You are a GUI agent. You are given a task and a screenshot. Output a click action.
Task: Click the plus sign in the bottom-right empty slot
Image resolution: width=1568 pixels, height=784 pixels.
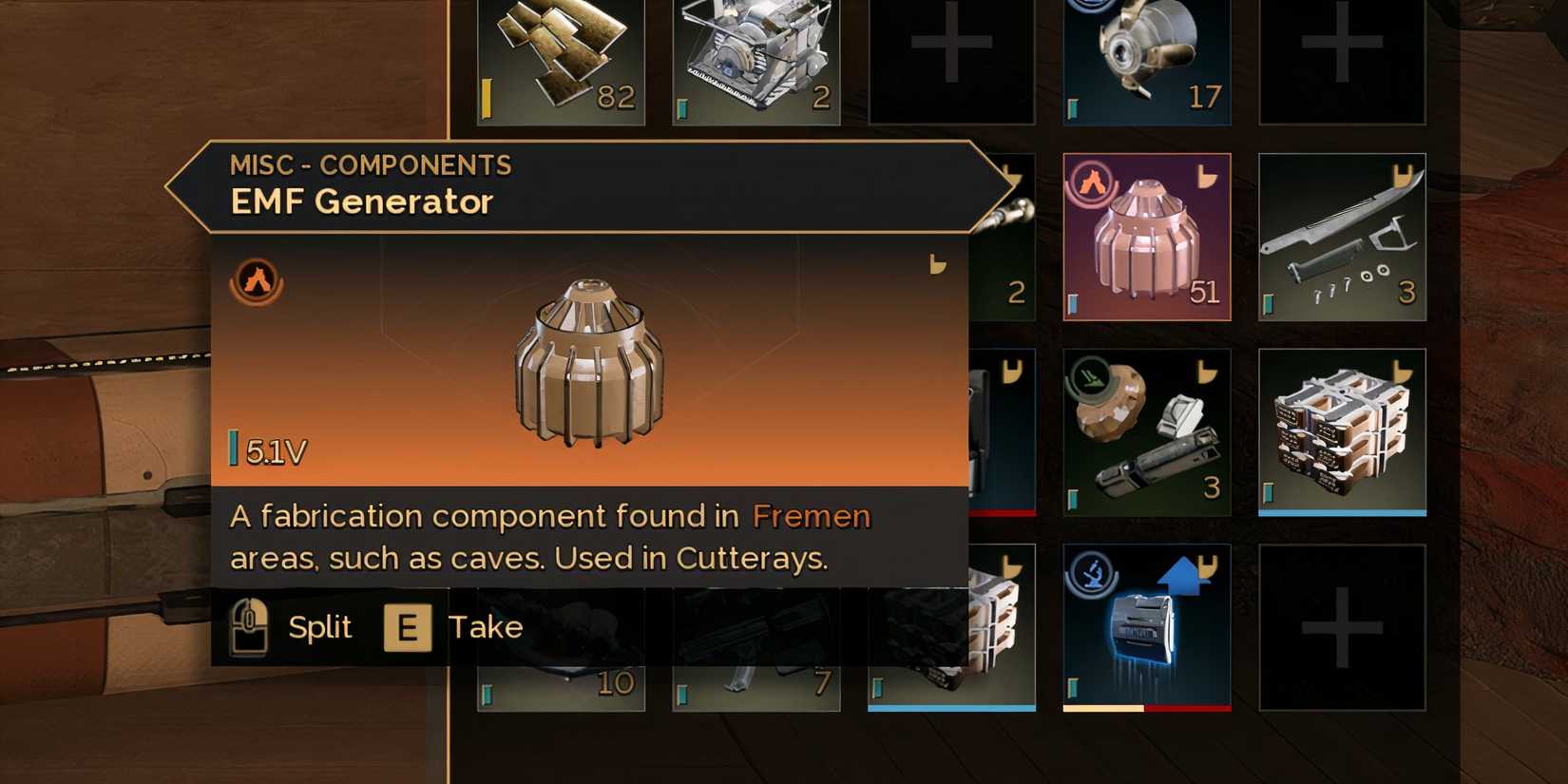(1342, 627)
